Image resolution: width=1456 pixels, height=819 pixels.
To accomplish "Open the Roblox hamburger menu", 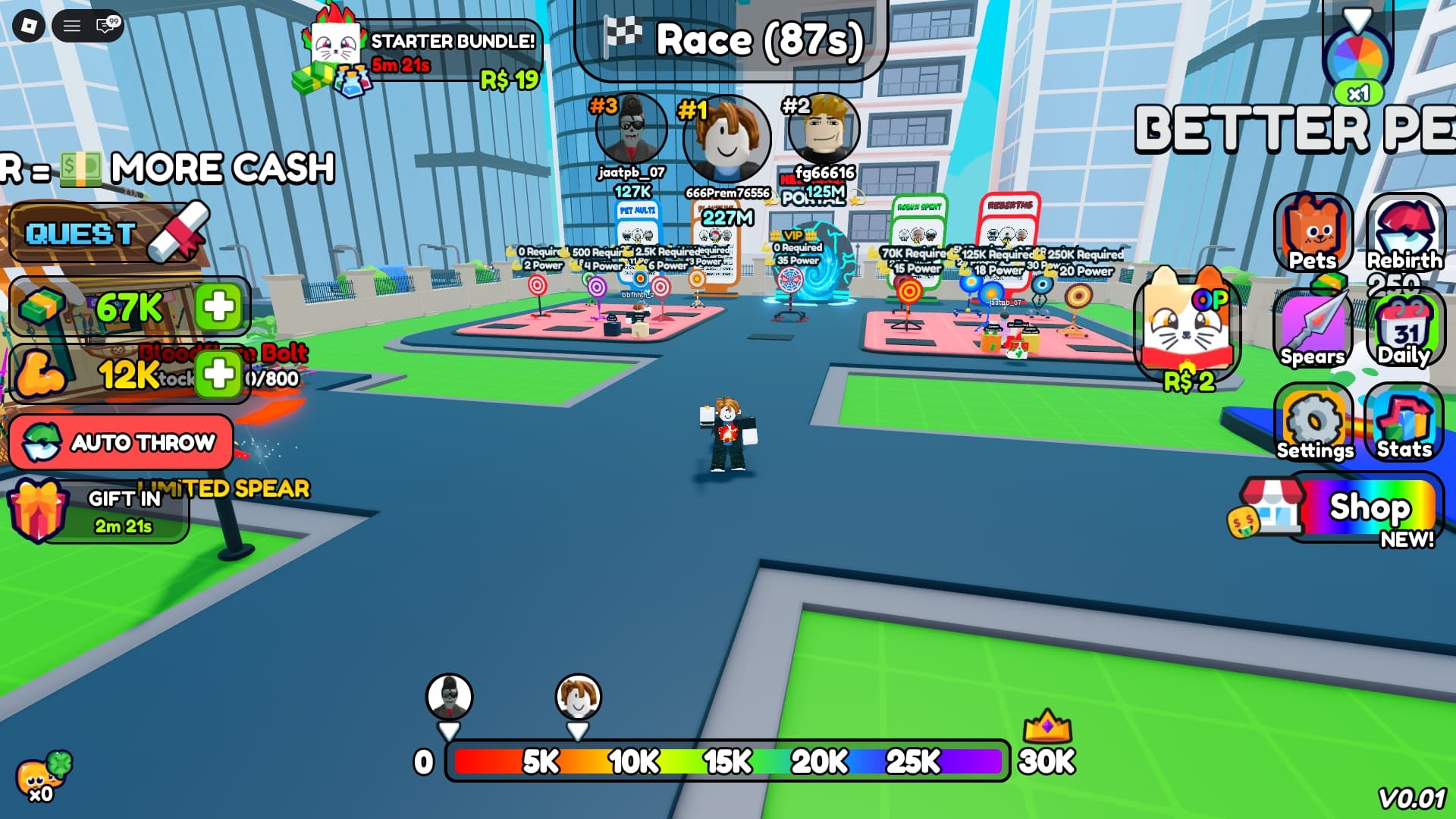I will click(72, 27).
